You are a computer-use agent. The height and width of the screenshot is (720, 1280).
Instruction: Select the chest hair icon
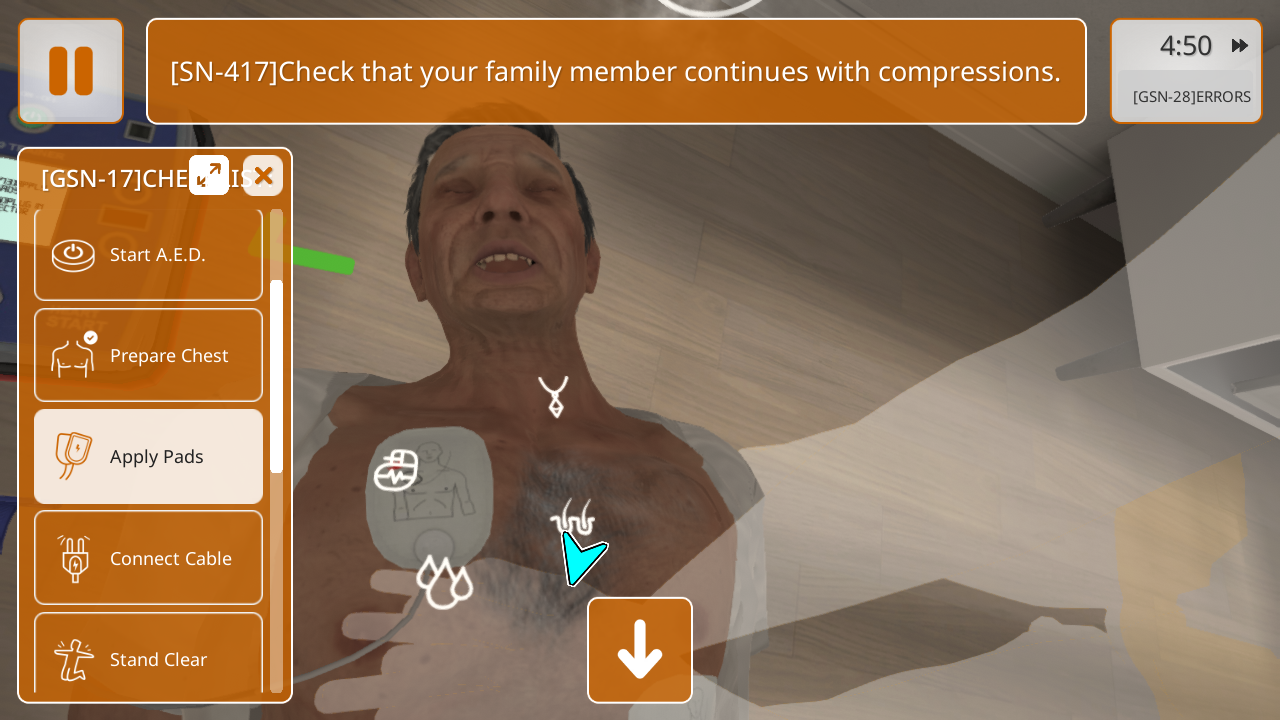pos(573,517)
